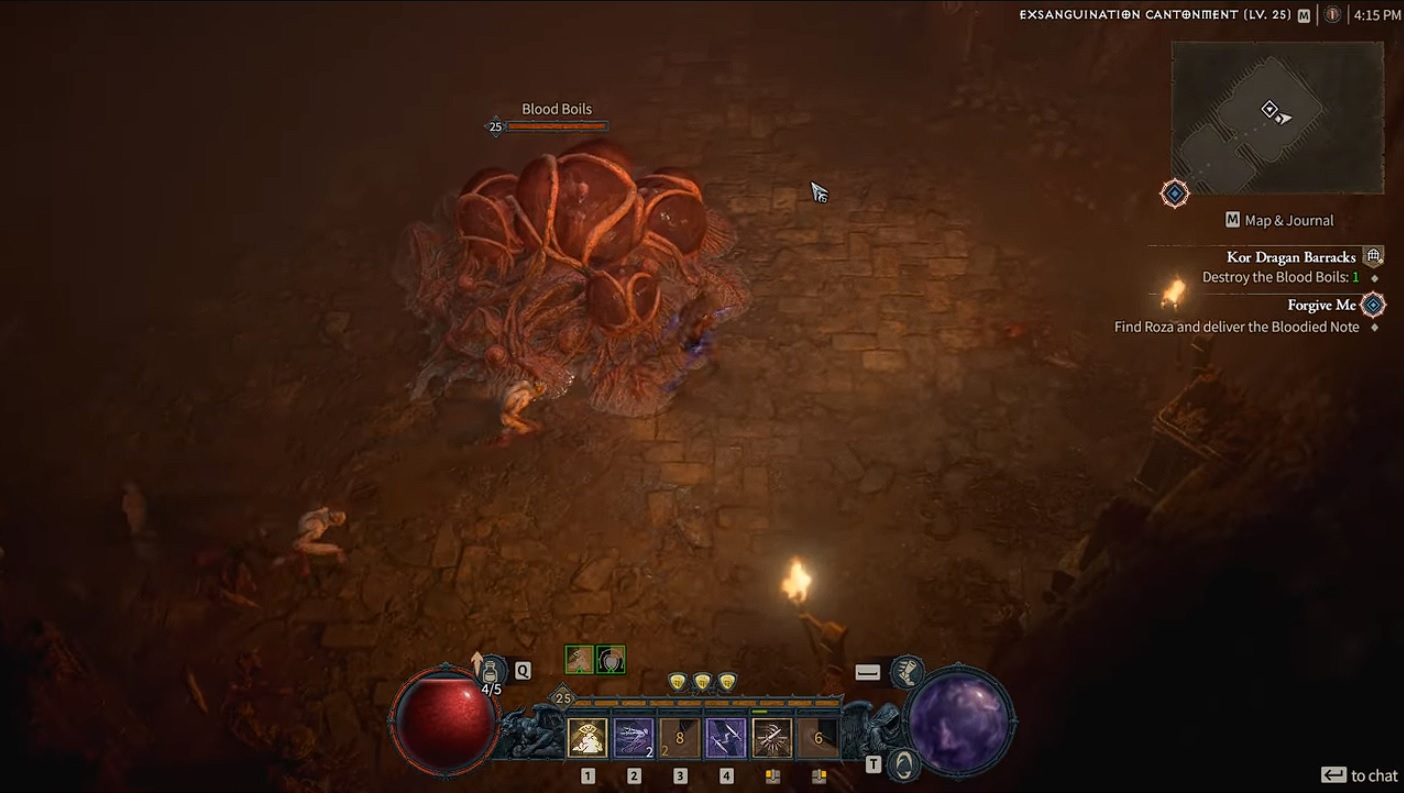Image resolution: width=1404 pixels, height=793 pixels.
Task: Click the blue quest marker on the minimap
Action: [1173, 193]
